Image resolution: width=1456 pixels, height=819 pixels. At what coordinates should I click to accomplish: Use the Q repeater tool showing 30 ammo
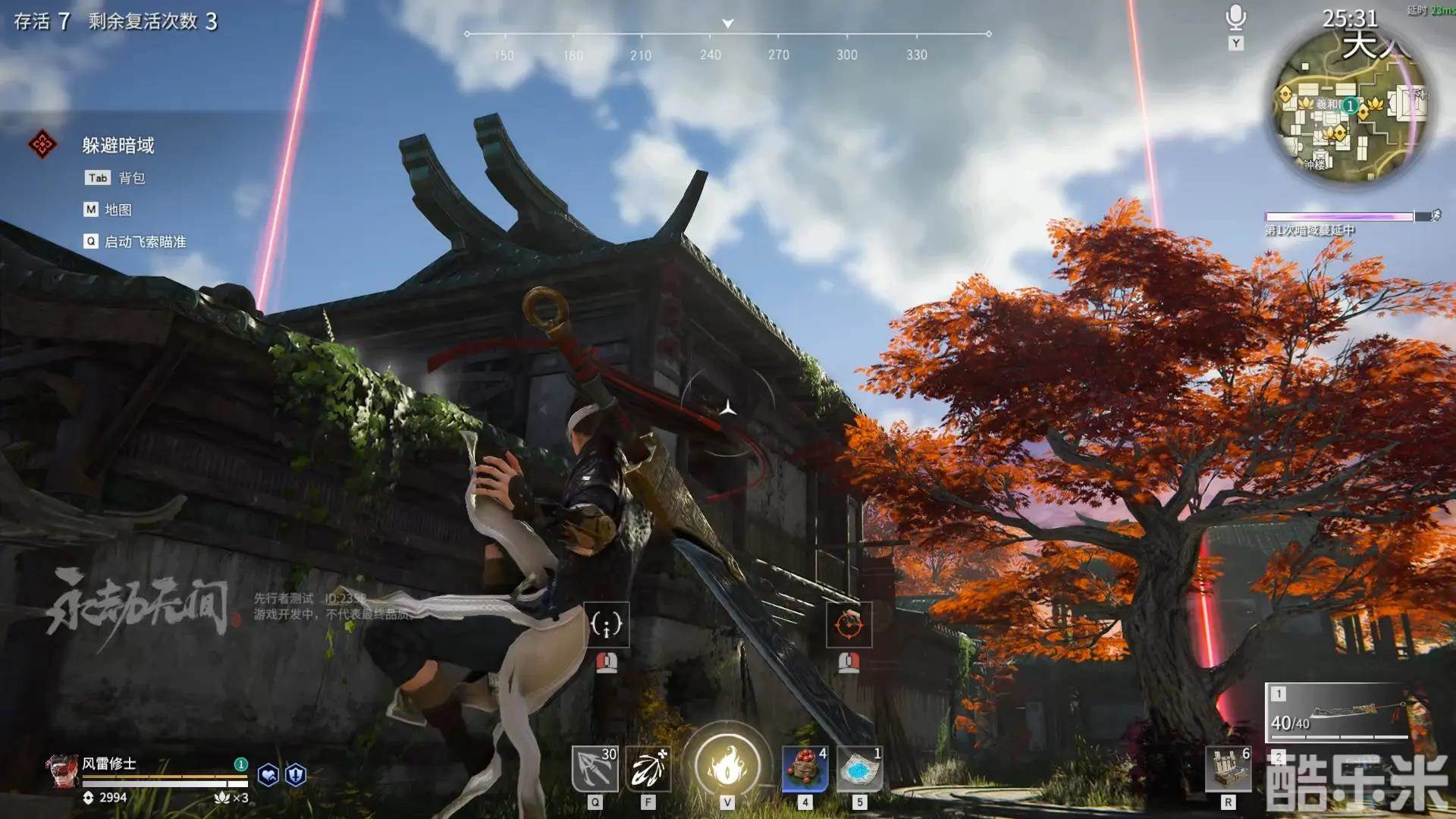tap(596, 770)
